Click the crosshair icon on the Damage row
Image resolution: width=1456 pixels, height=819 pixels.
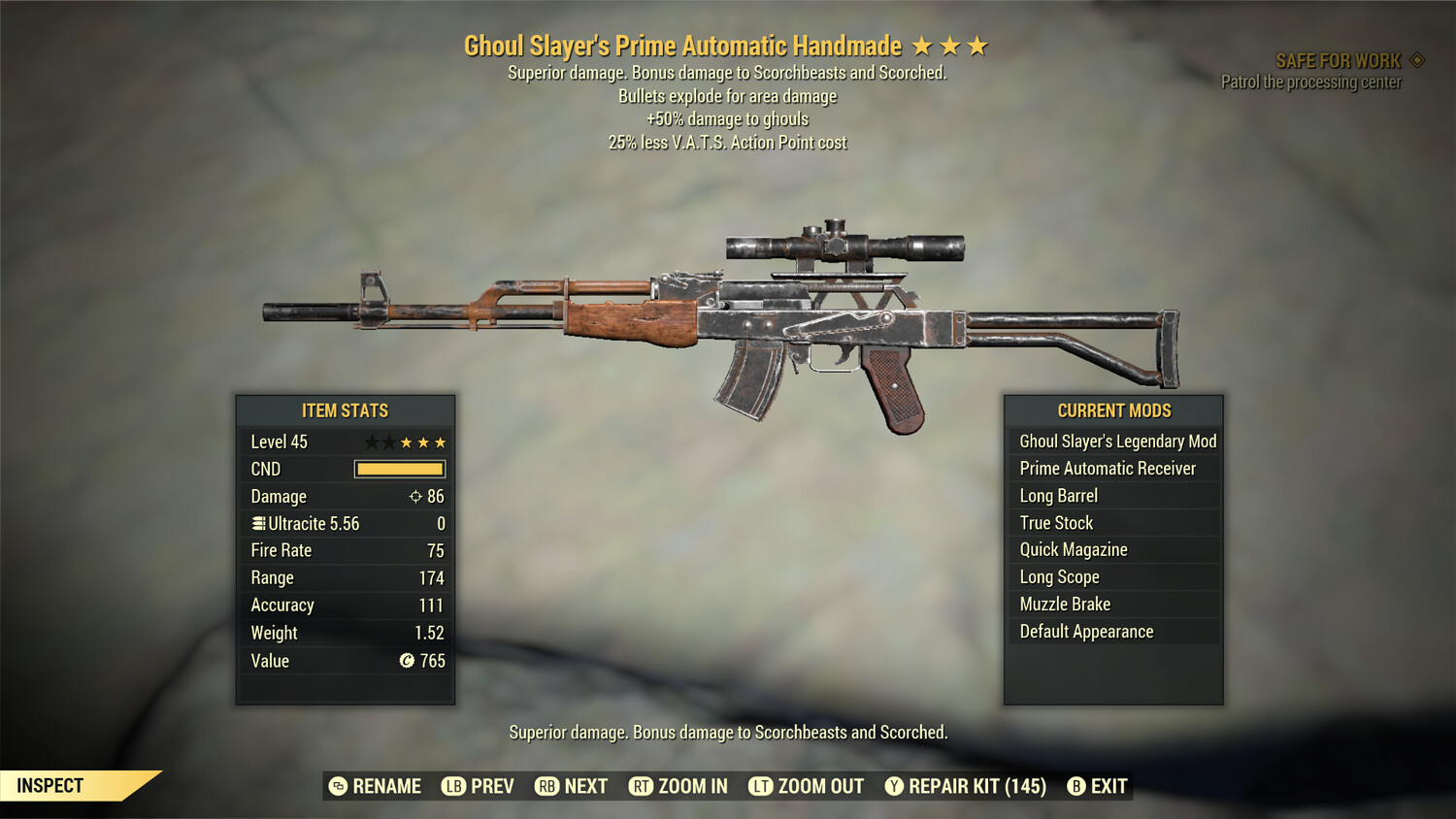tap(416, 496)
